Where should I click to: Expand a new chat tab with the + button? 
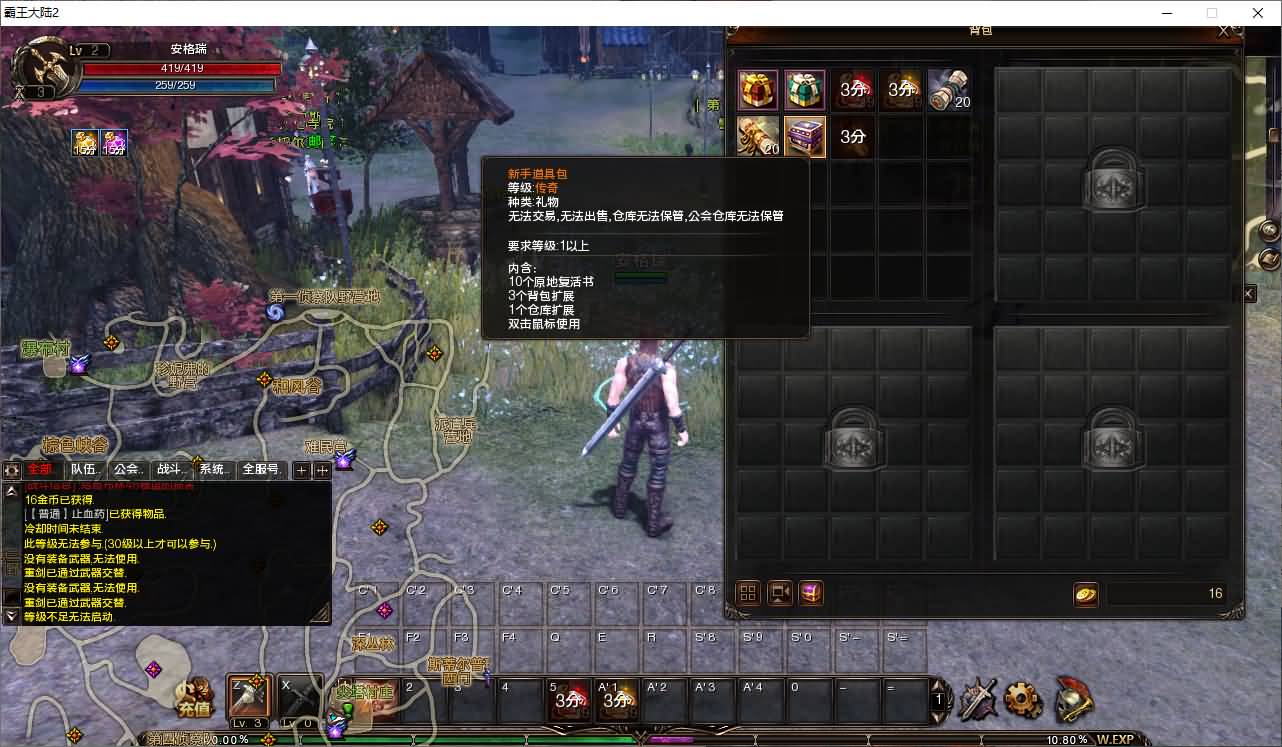[x=300, y=469]
